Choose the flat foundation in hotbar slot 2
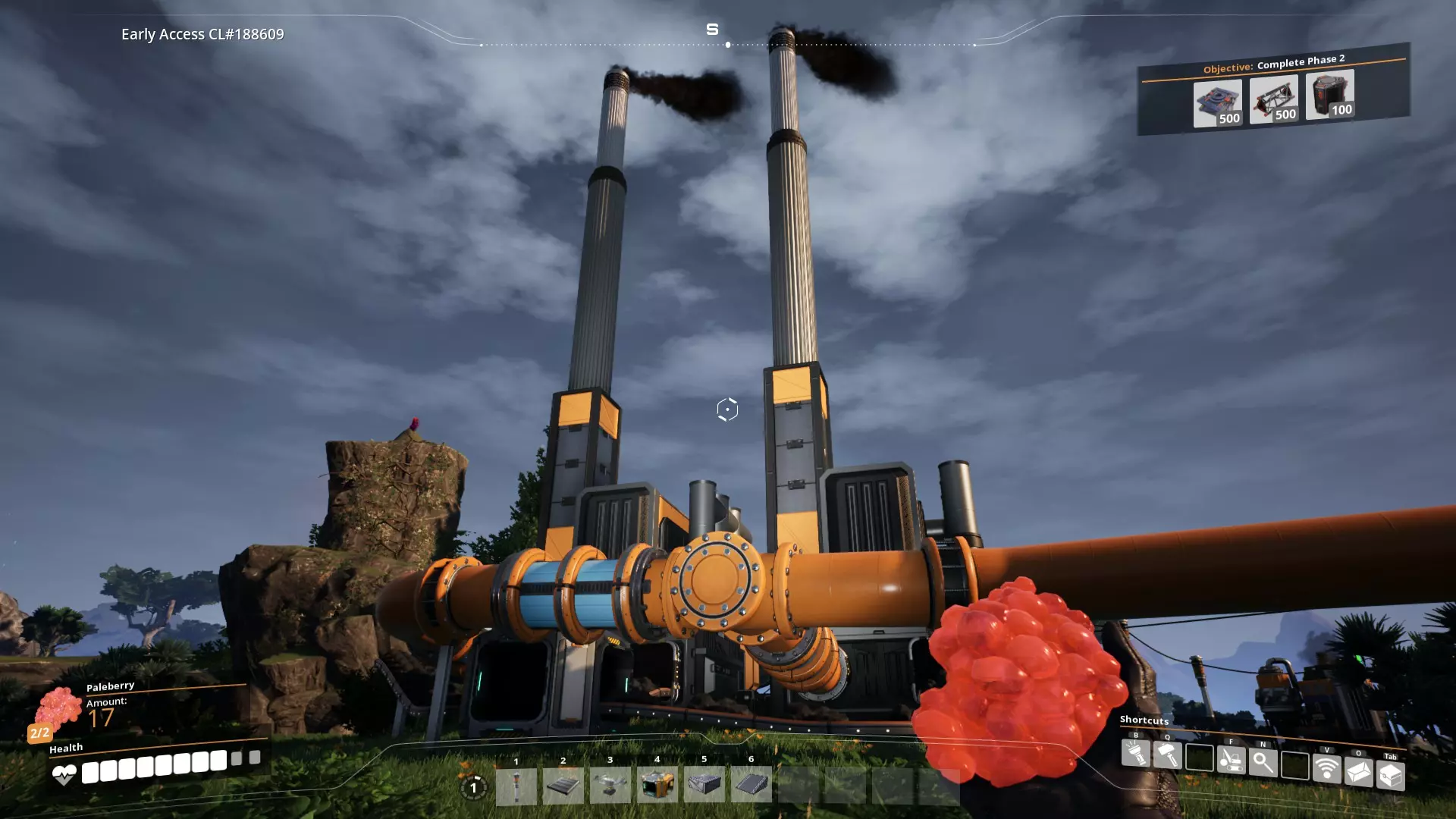 563,786
